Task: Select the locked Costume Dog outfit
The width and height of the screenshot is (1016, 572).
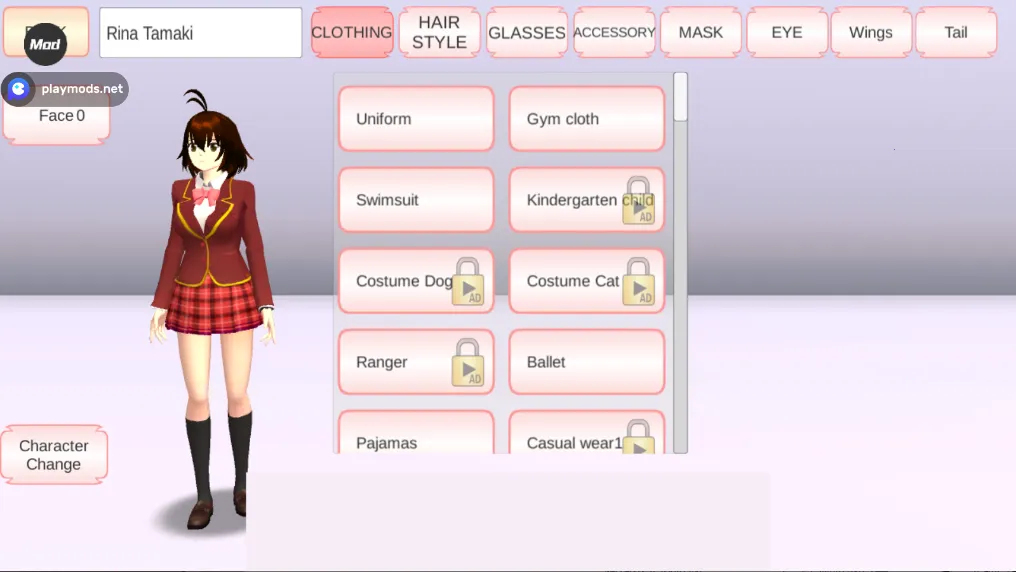Action: (416, 281)
